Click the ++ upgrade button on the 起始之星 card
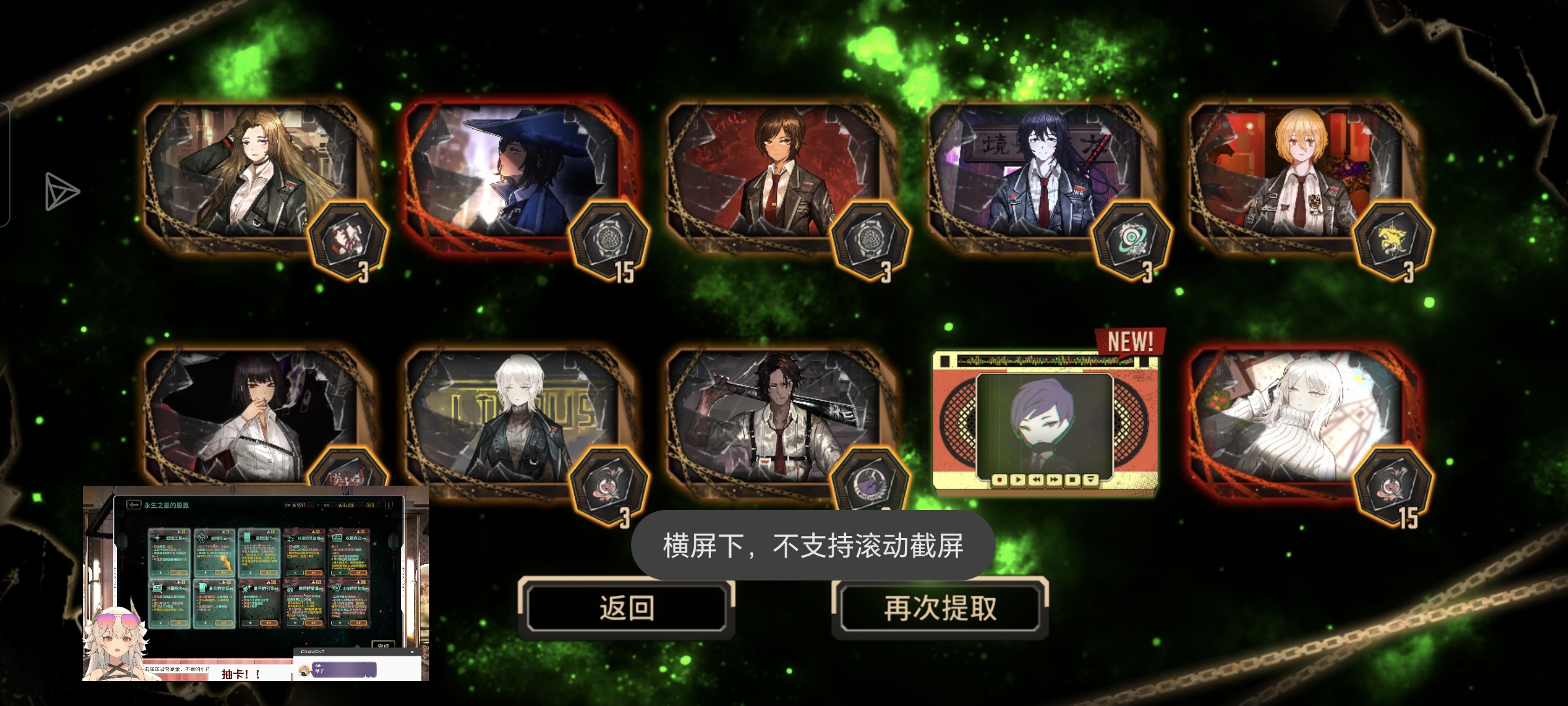 pos(178,573)
